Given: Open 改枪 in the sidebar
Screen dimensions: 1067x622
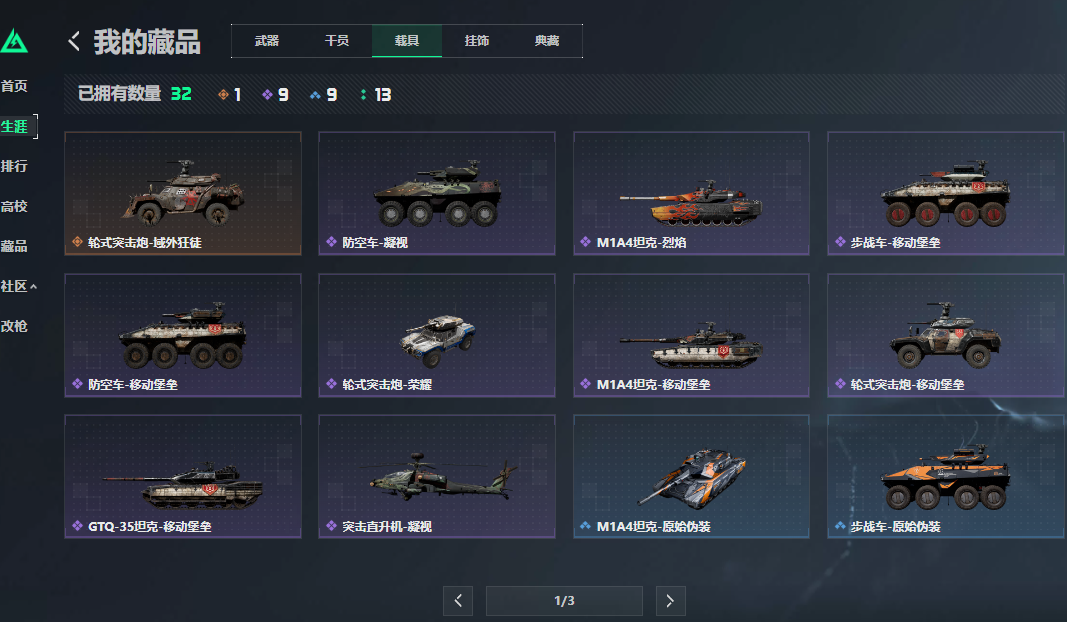Looking at the screenshot, I should (14, 326).
